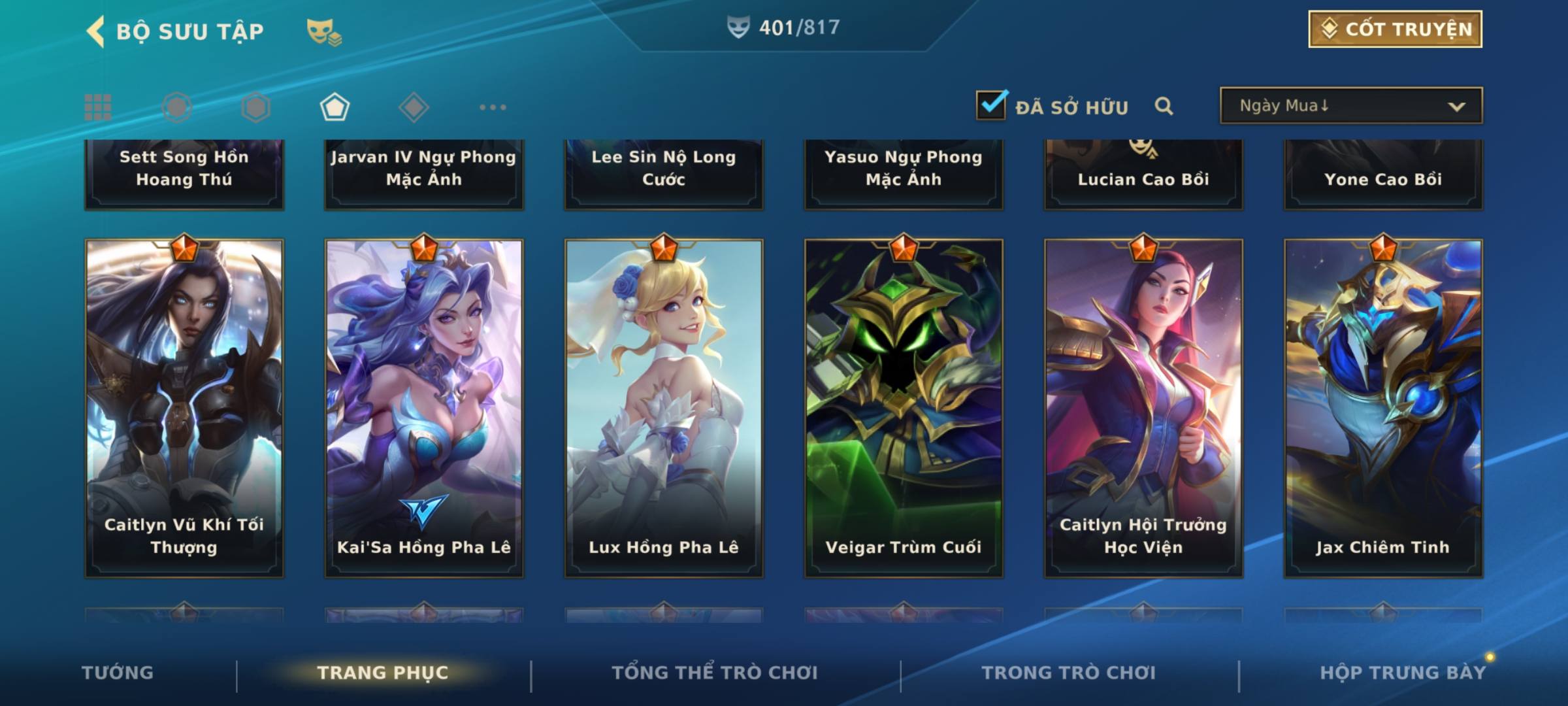Expand the Ngày Mua sort dropdown

click(x=1350, y=106)
